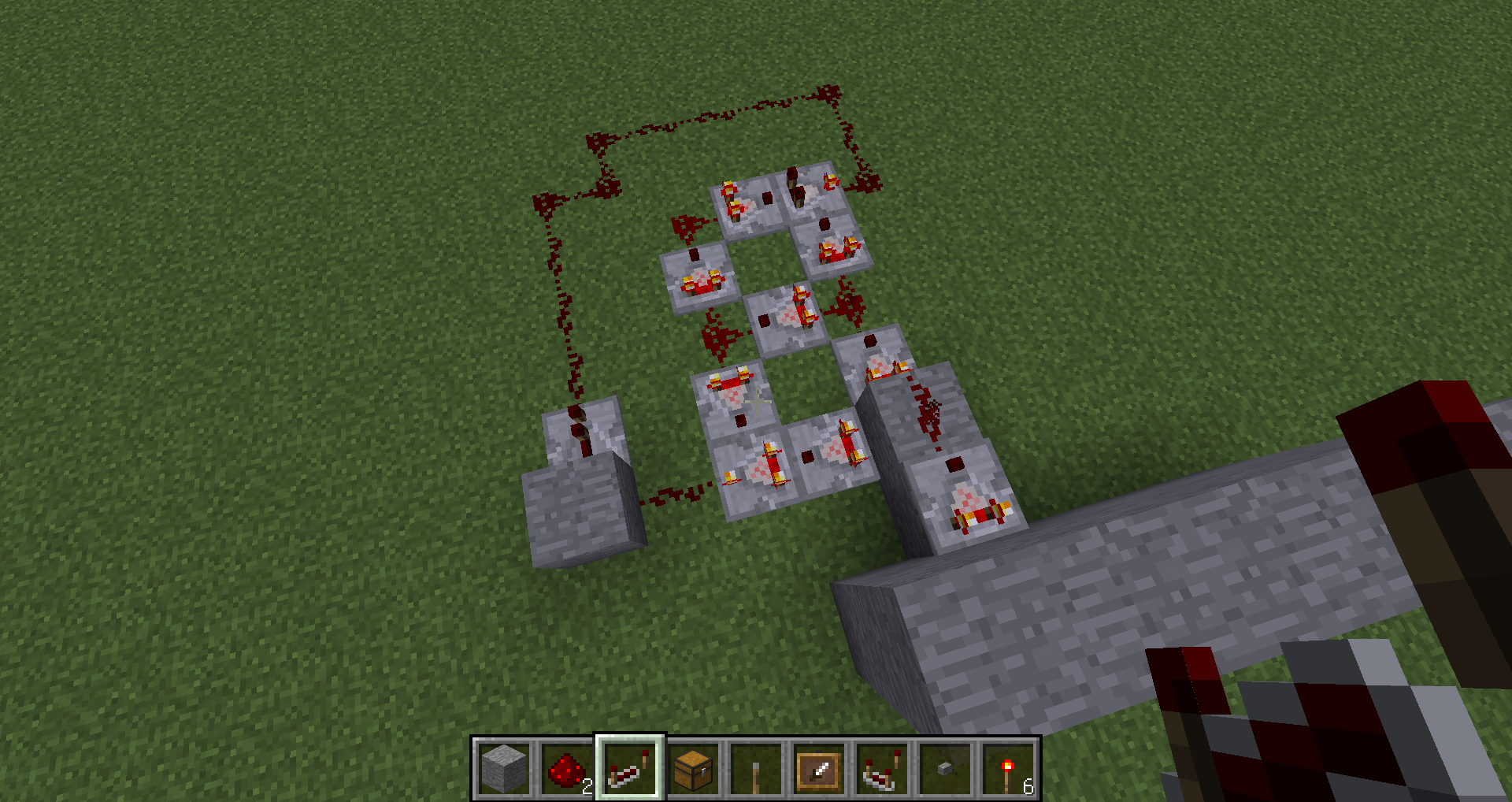
Task: Choose the redstone dust slot
Action: pos(567,768)
